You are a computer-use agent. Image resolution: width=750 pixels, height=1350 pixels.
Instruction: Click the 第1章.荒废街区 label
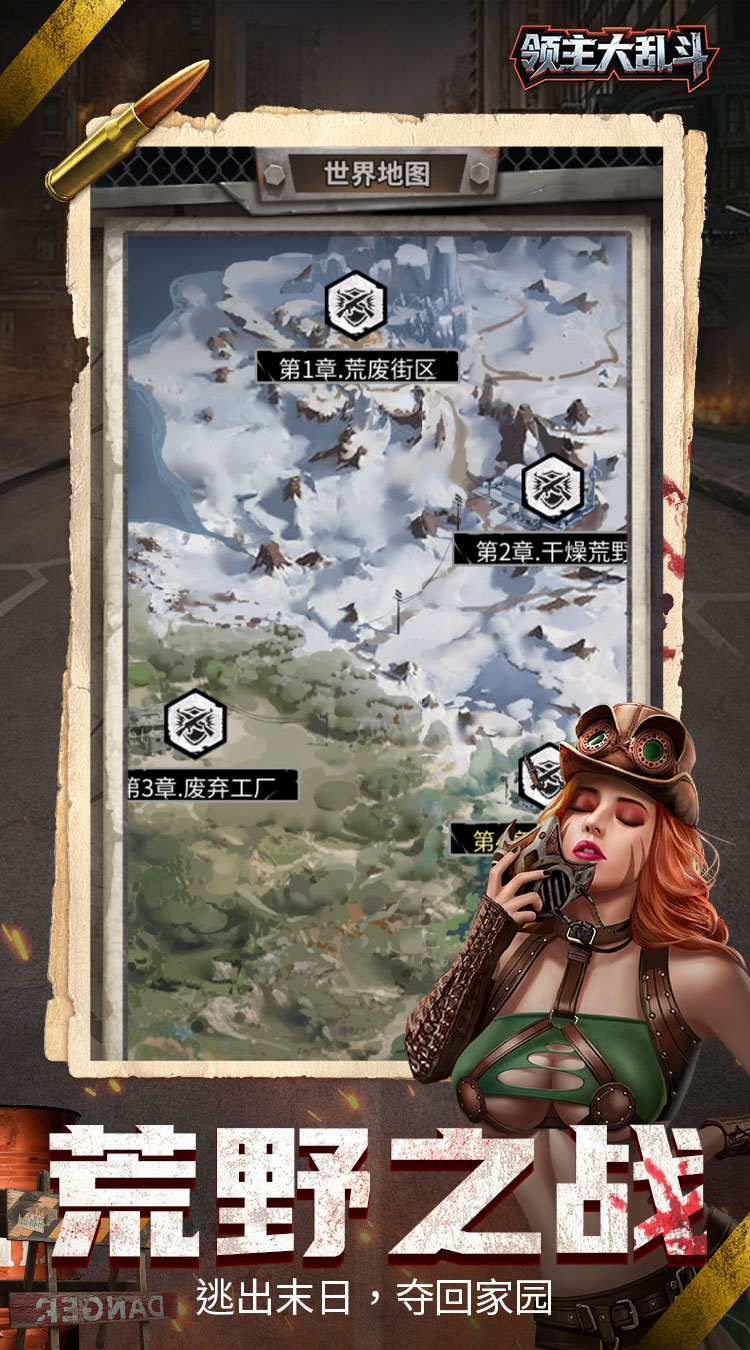point(357,369)
